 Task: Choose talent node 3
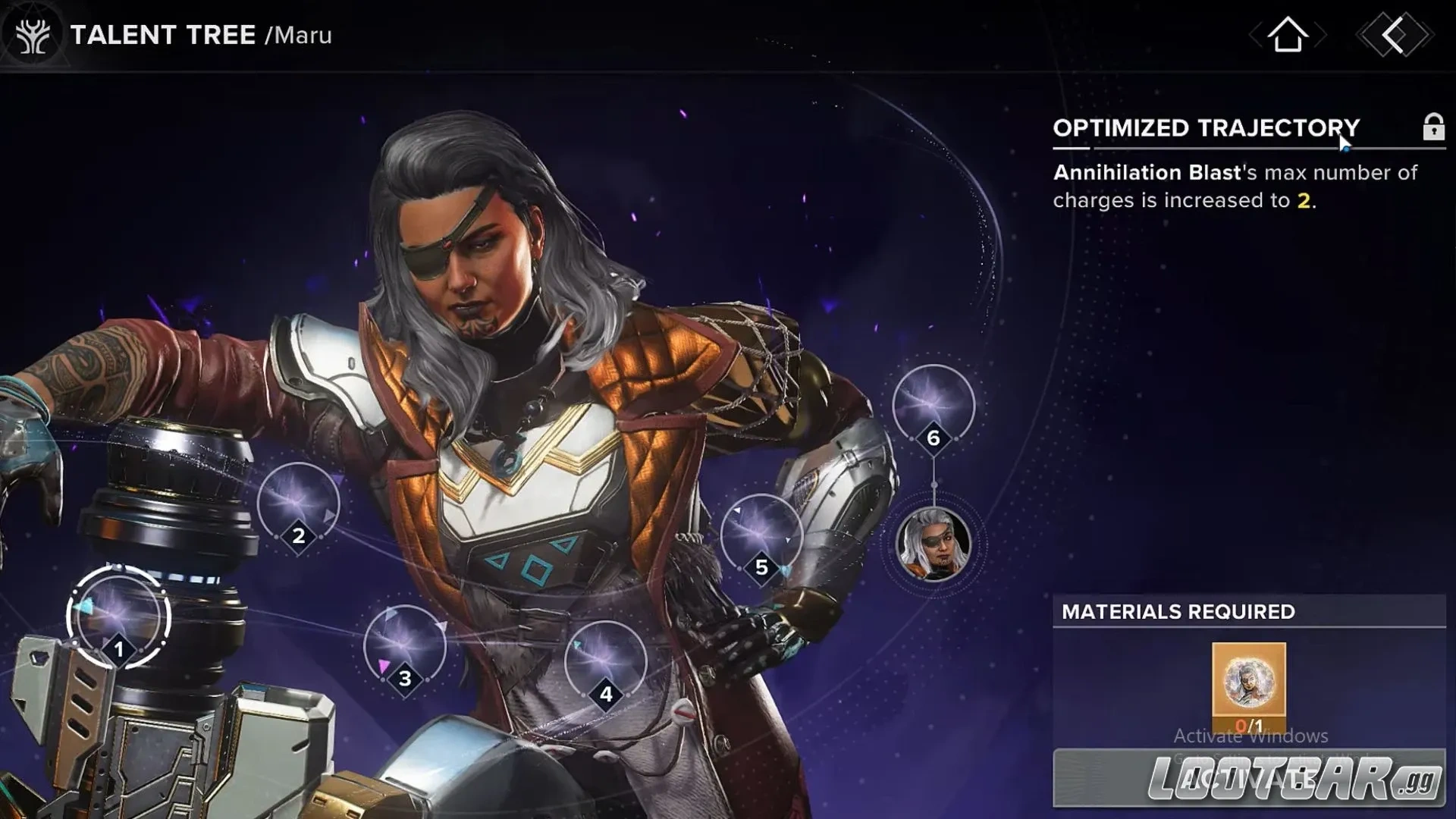click(404, 647)
